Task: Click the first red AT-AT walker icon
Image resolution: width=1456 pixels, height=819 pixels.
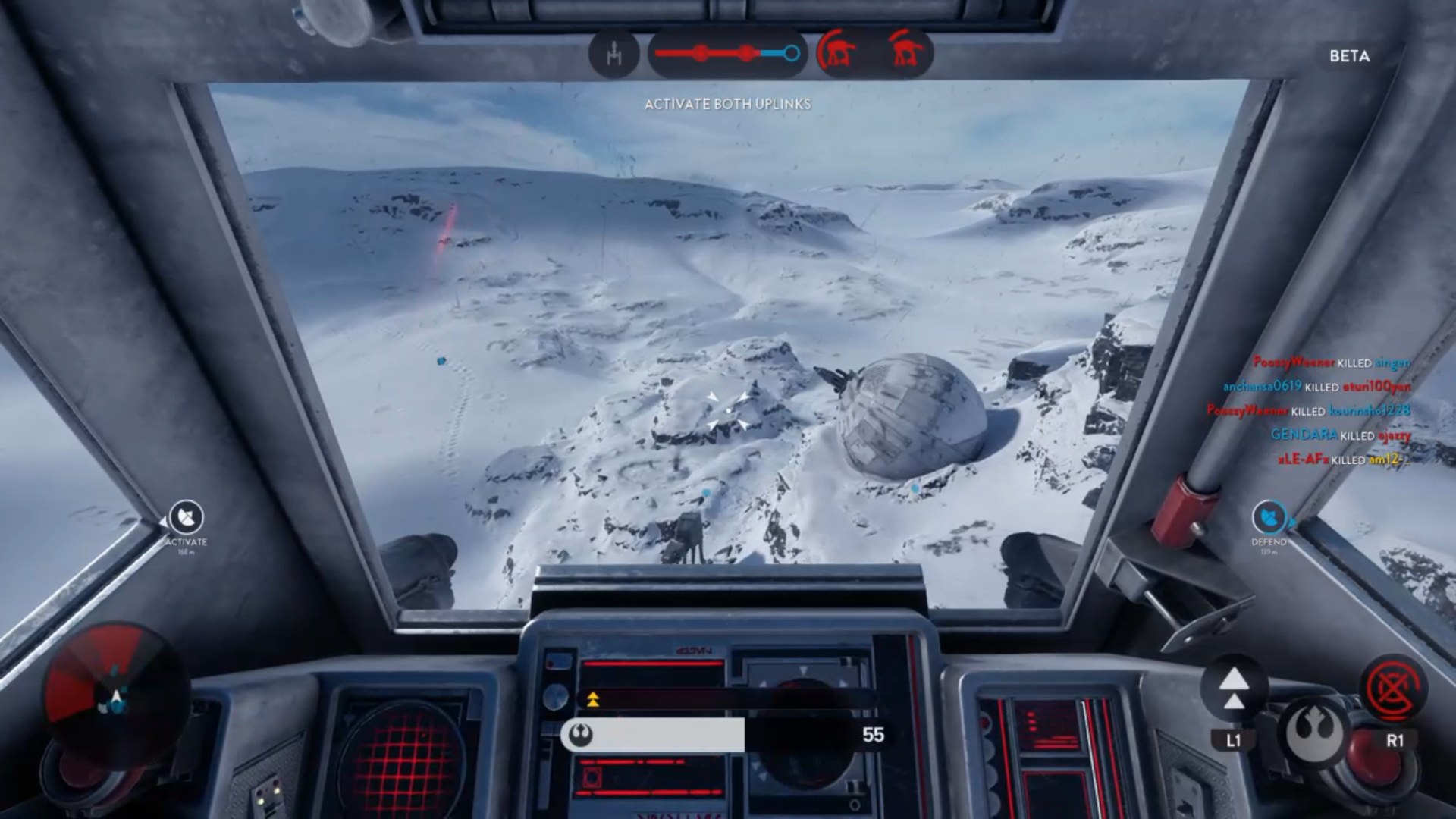Action: click(837, 53)
